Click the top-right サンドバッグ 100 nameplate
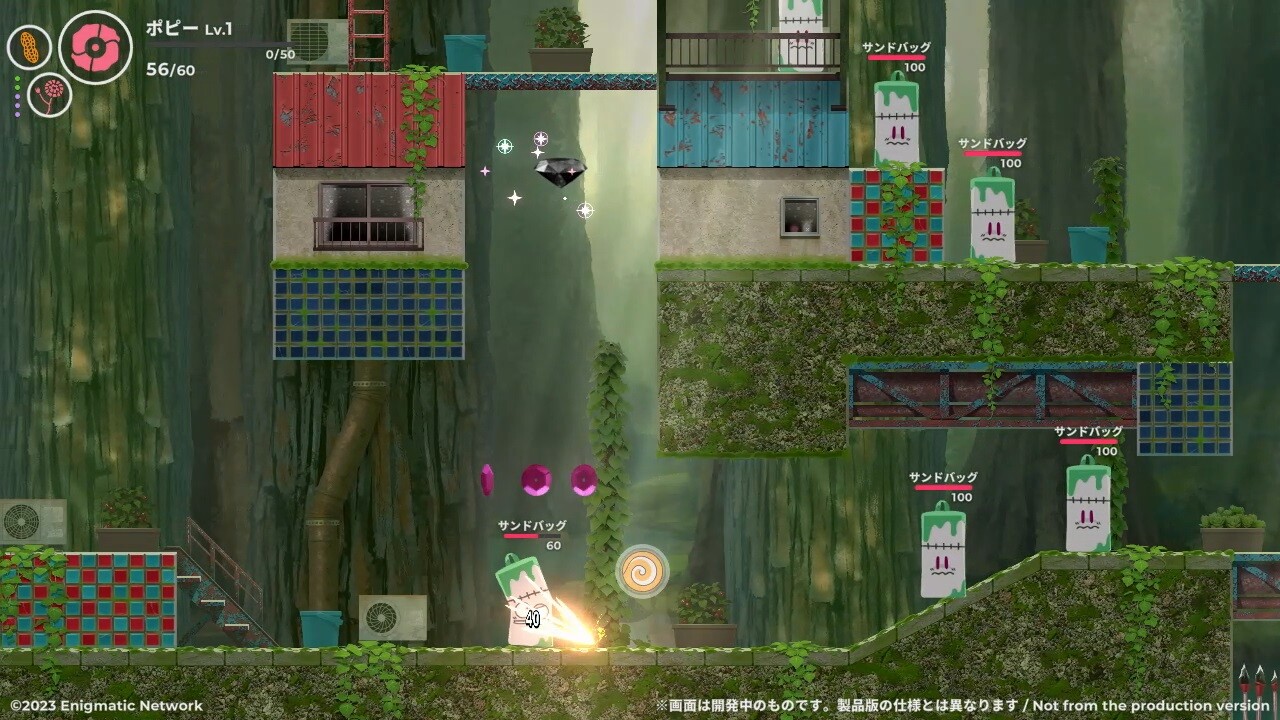1280x720 pixels. coord(897,48)
